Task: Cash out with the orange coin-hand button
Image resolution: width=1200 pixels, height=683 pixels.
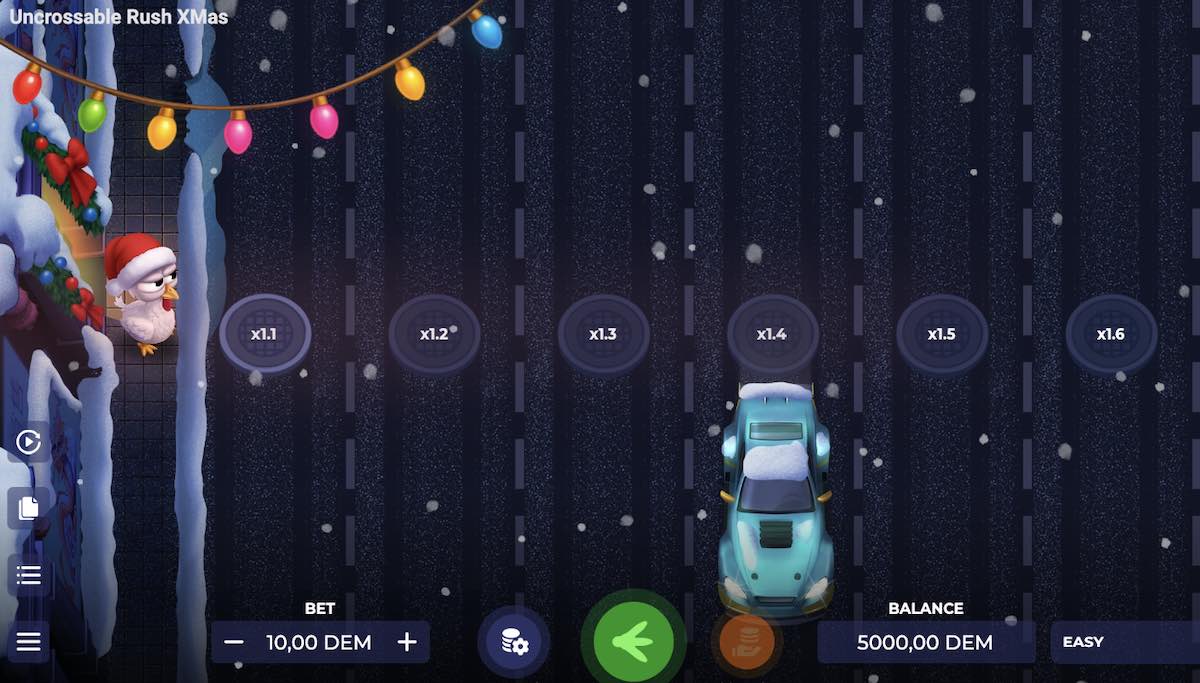Action: pos(746,640)
